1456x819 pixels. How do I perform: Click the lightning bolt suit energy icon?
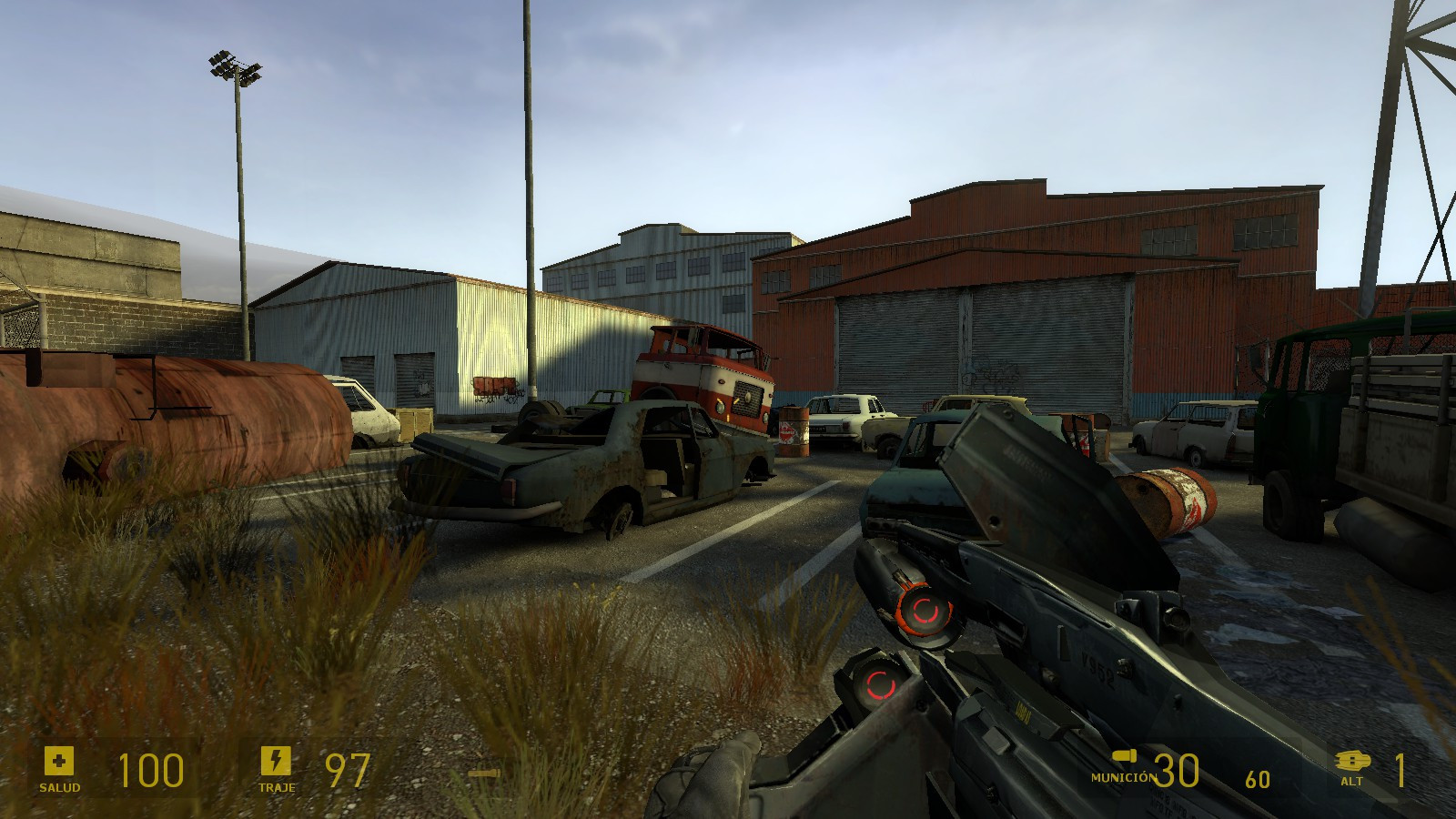276,760
